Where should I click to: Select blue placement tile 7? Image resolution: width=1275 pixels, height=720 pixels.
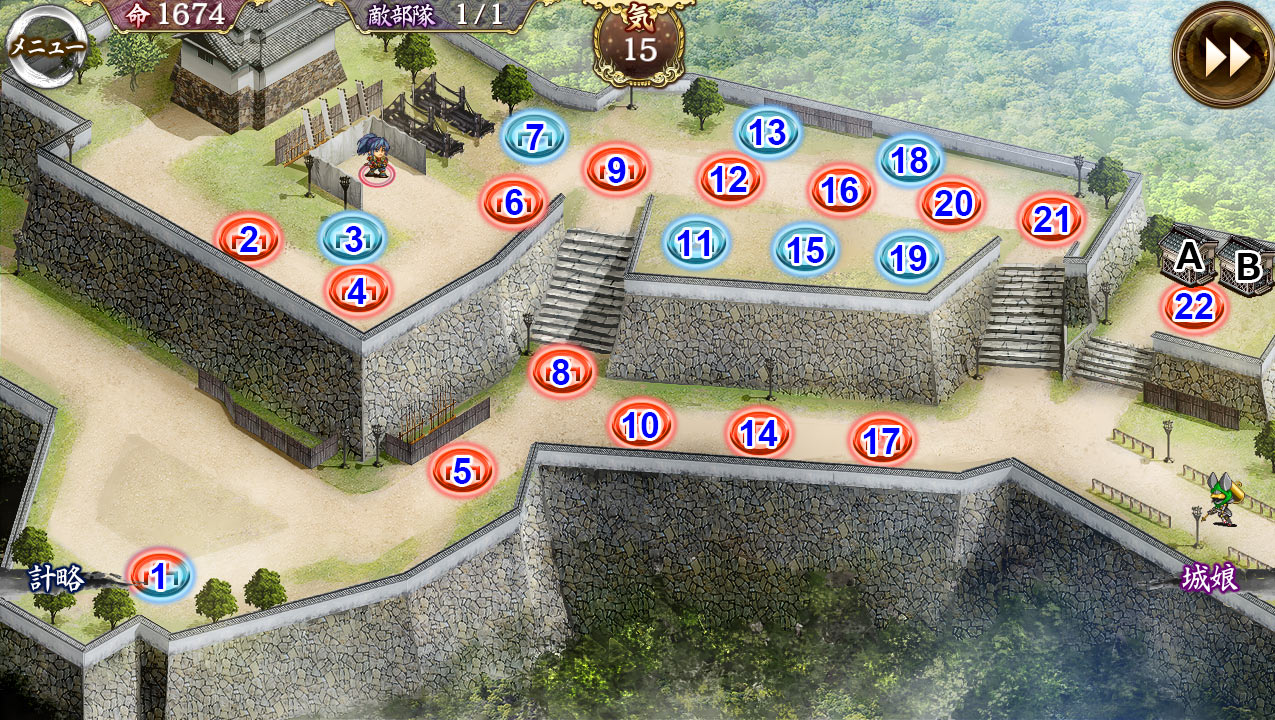[x=534, y=137]
